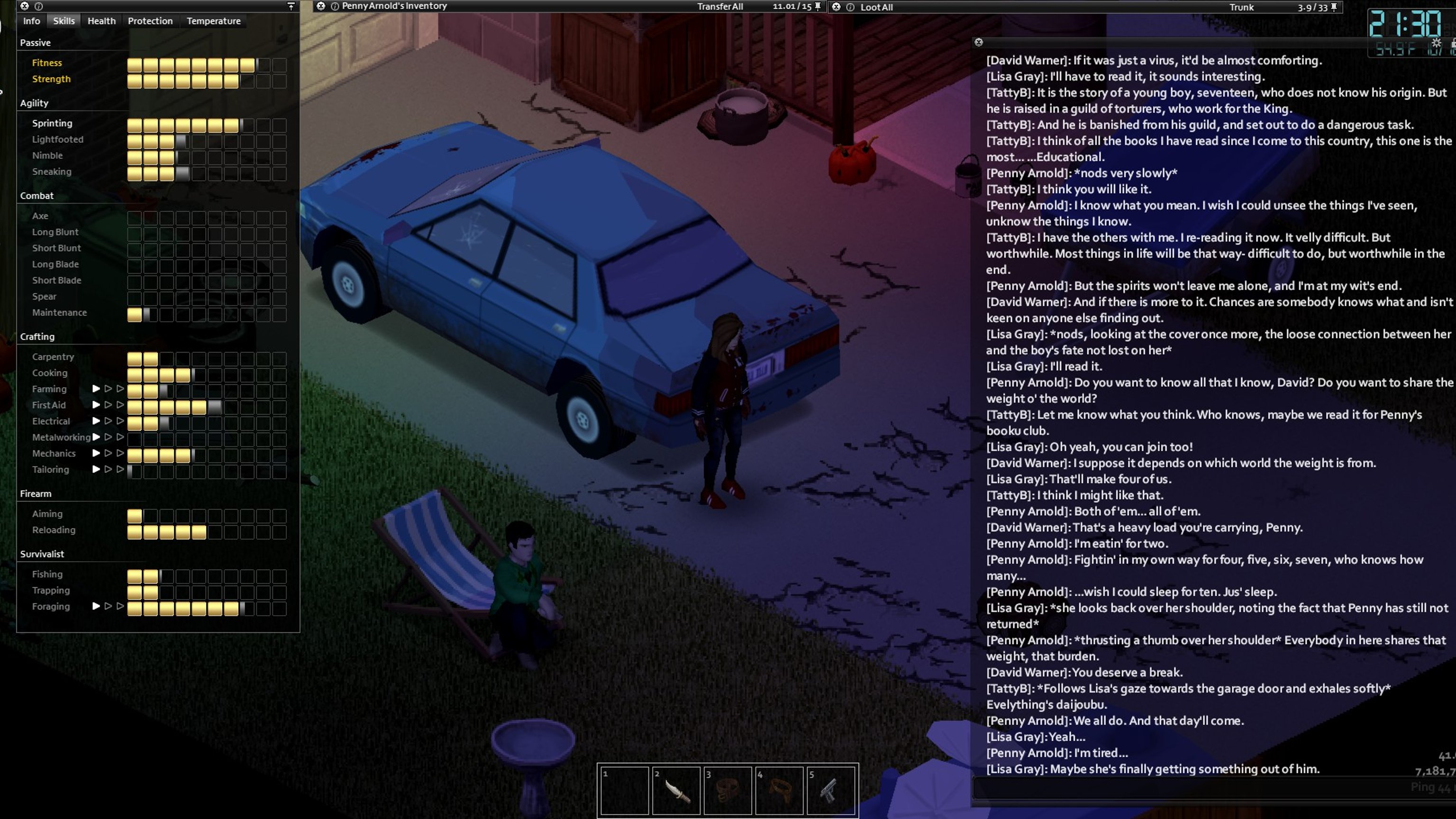The image size is (1456, 819).
Task: Switch to the Skills tab
Action: [x=64, y=21]
